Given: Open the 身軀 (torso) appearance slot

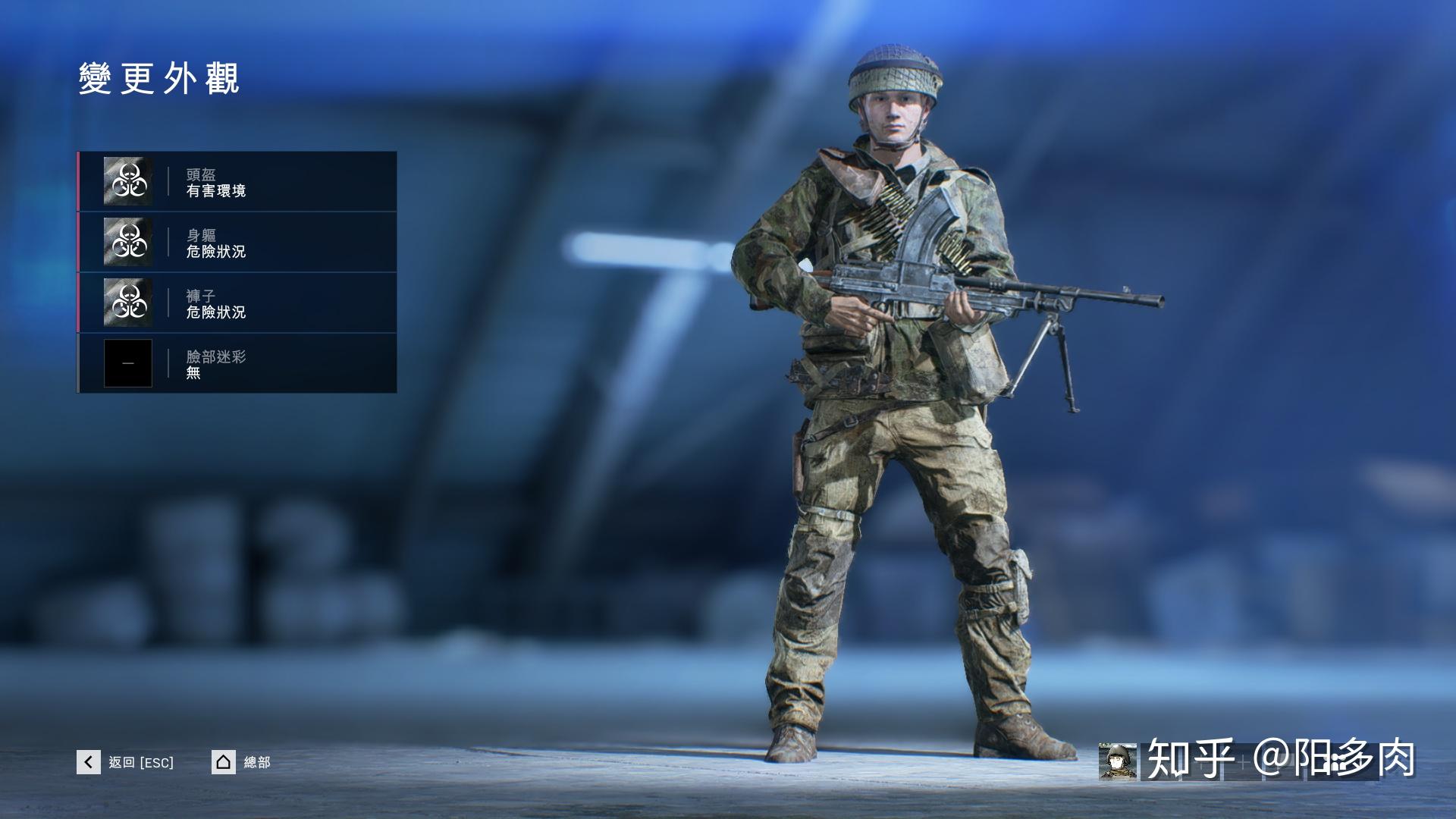Looking at the screenshot, I should point(237,243).
